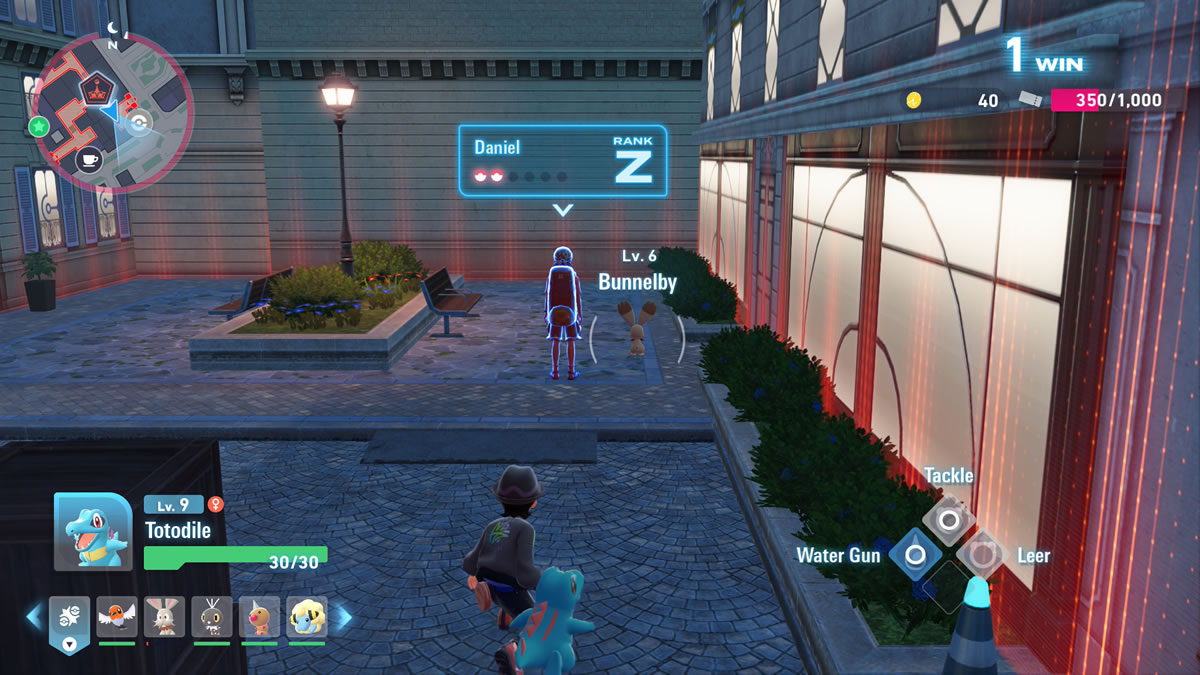The height and width of the screenshot is (675, 1200).
Task: Switch to Fletchling in the party bar
Action: click(x=117, y=617)
